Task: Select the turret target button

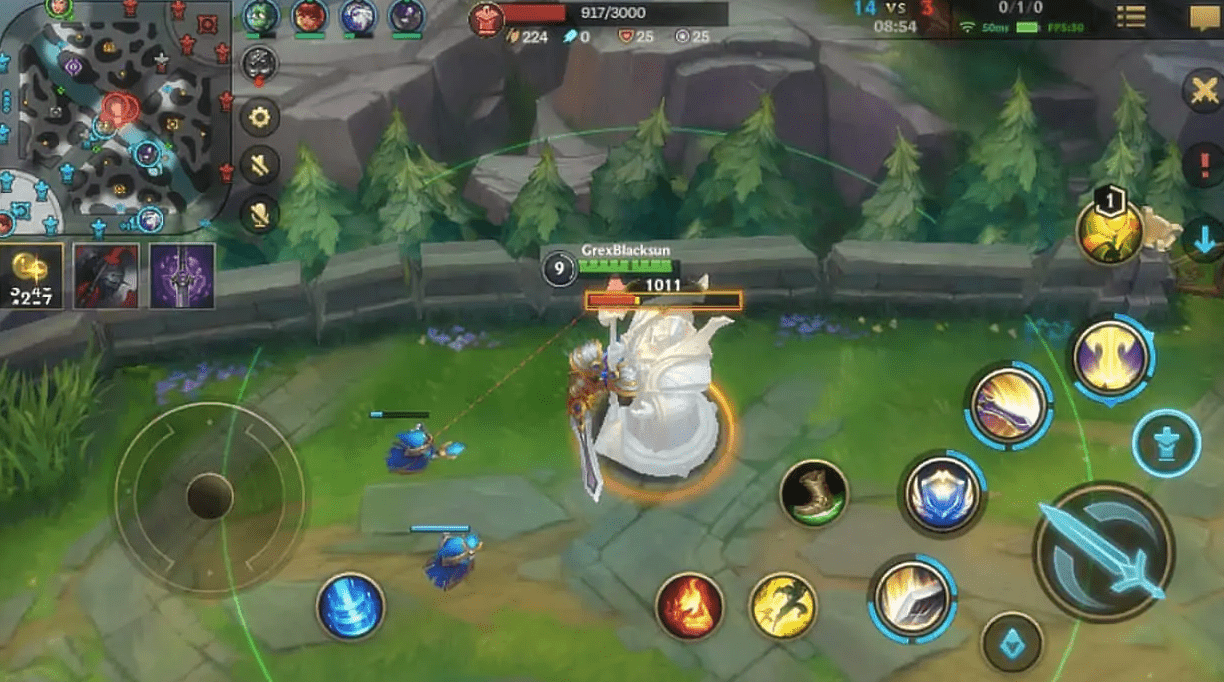Action: tap(1167, 443)
